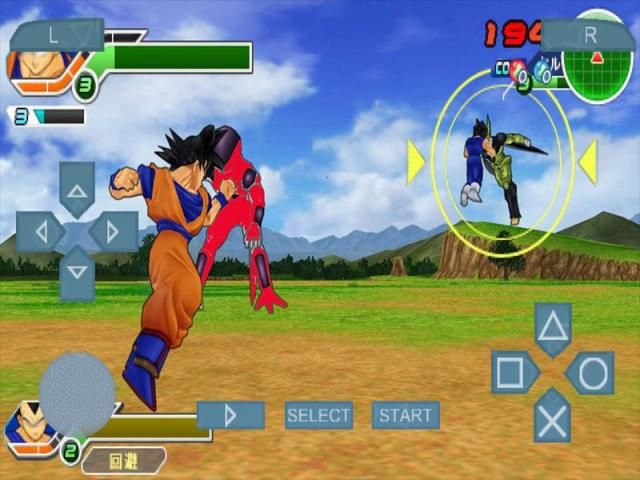Tap the START button

[x=405, y=415]
